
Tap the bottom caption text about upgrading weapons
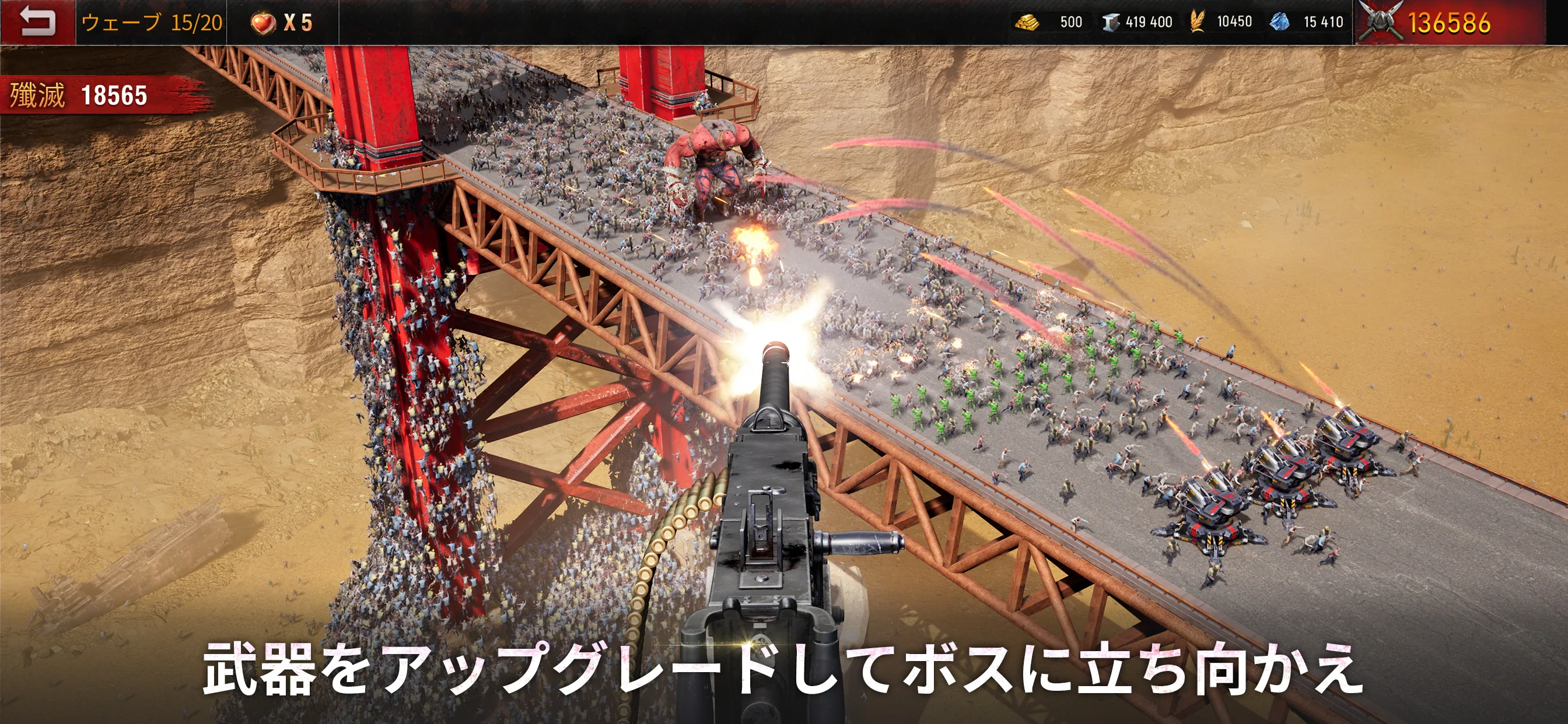pos(784,670)
